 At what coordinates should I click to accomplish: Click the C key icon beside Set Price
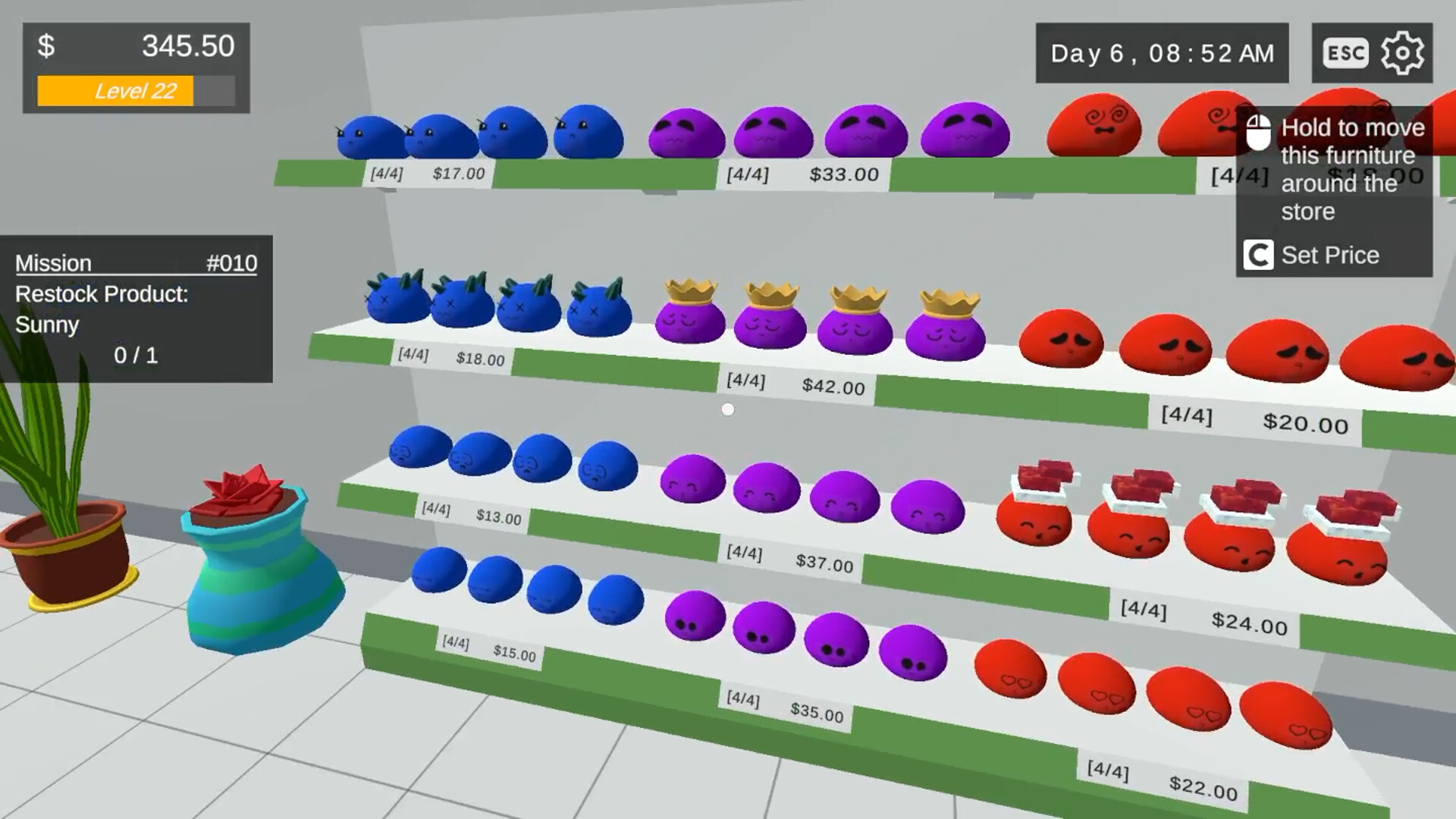[x=1260, y=256]
